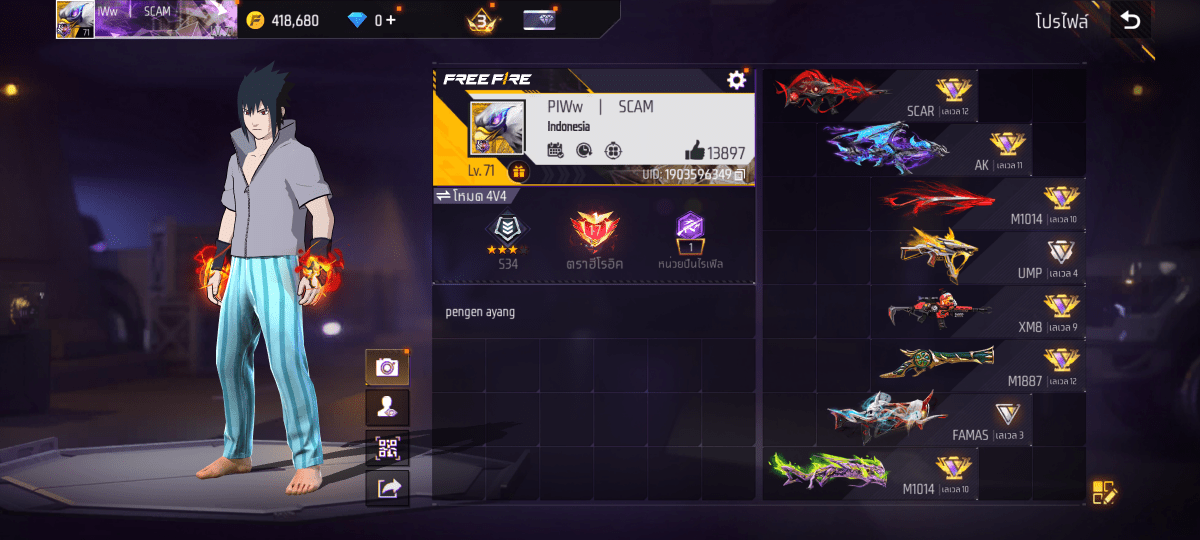Go back using the return arrow button

pos(1130,20)
